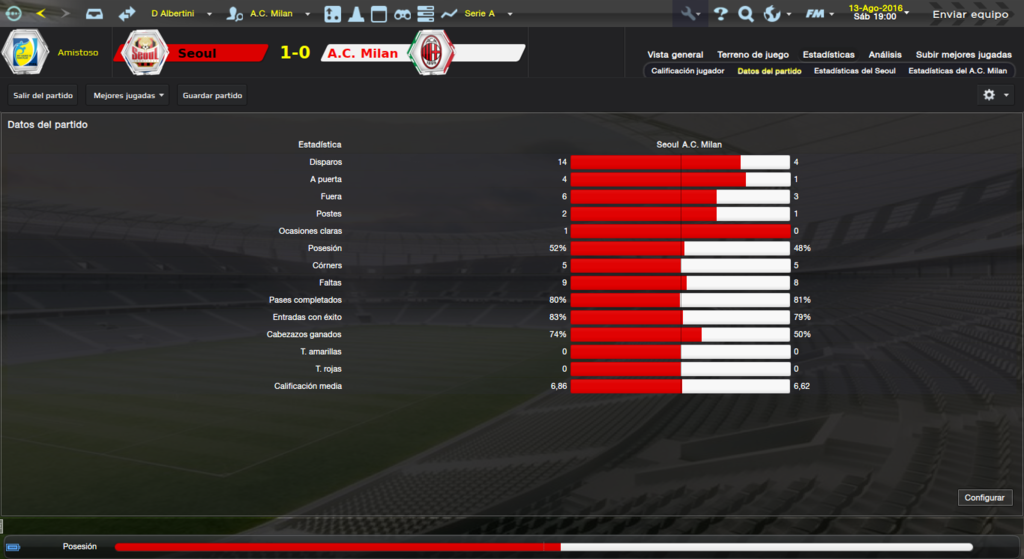Save the match with 'Guardar partido'
1024x559 pixels.
[x=212, y=95]
